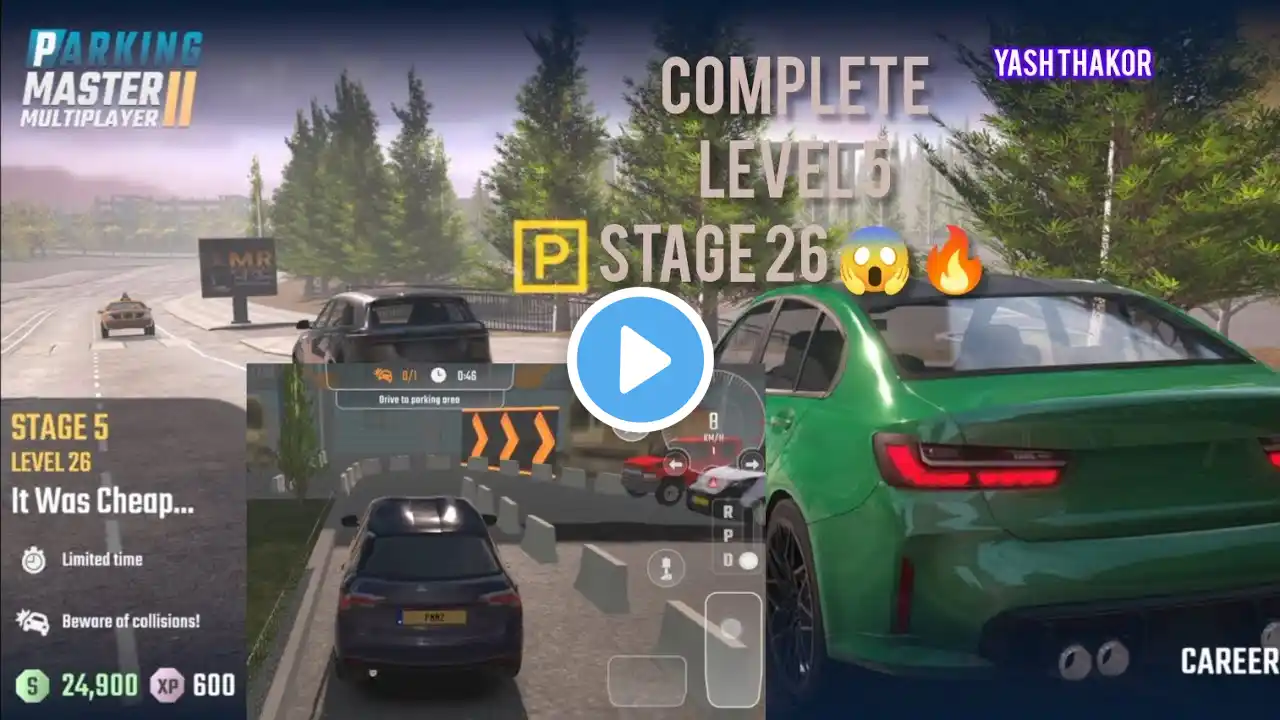Shift the gear selector to R
The height and width of the screenshot is (720, 1280).
[727, 510]
